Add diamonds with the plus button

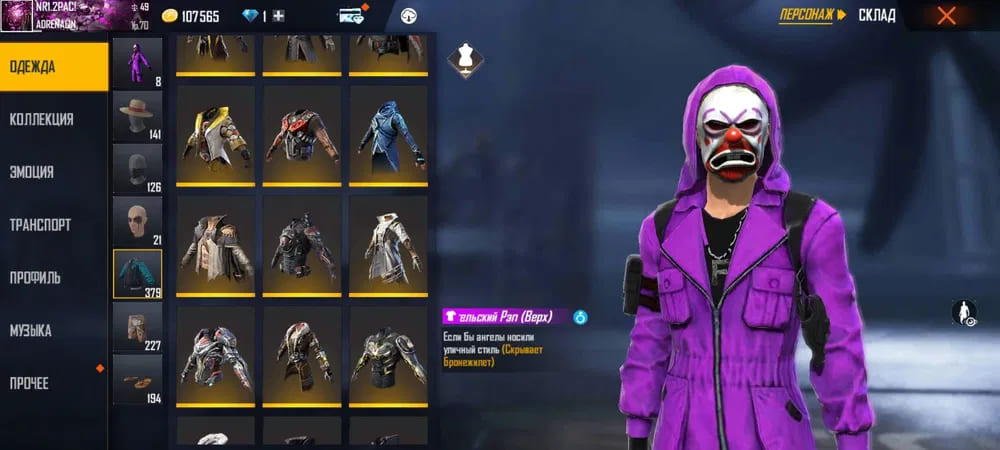pyautogui.click(x=278, y=16)
